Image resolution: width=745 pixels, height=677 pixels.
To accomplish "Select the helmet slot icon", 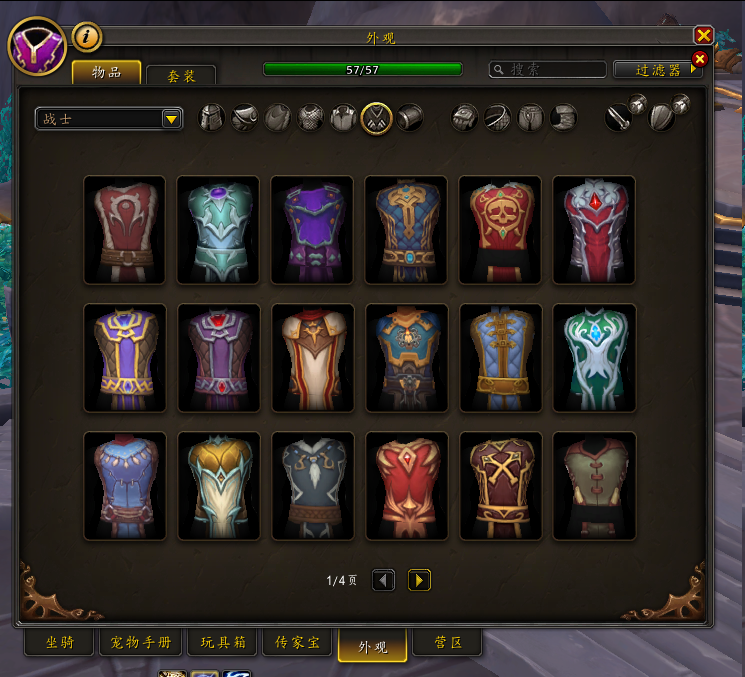I will [x=212, y=118].
